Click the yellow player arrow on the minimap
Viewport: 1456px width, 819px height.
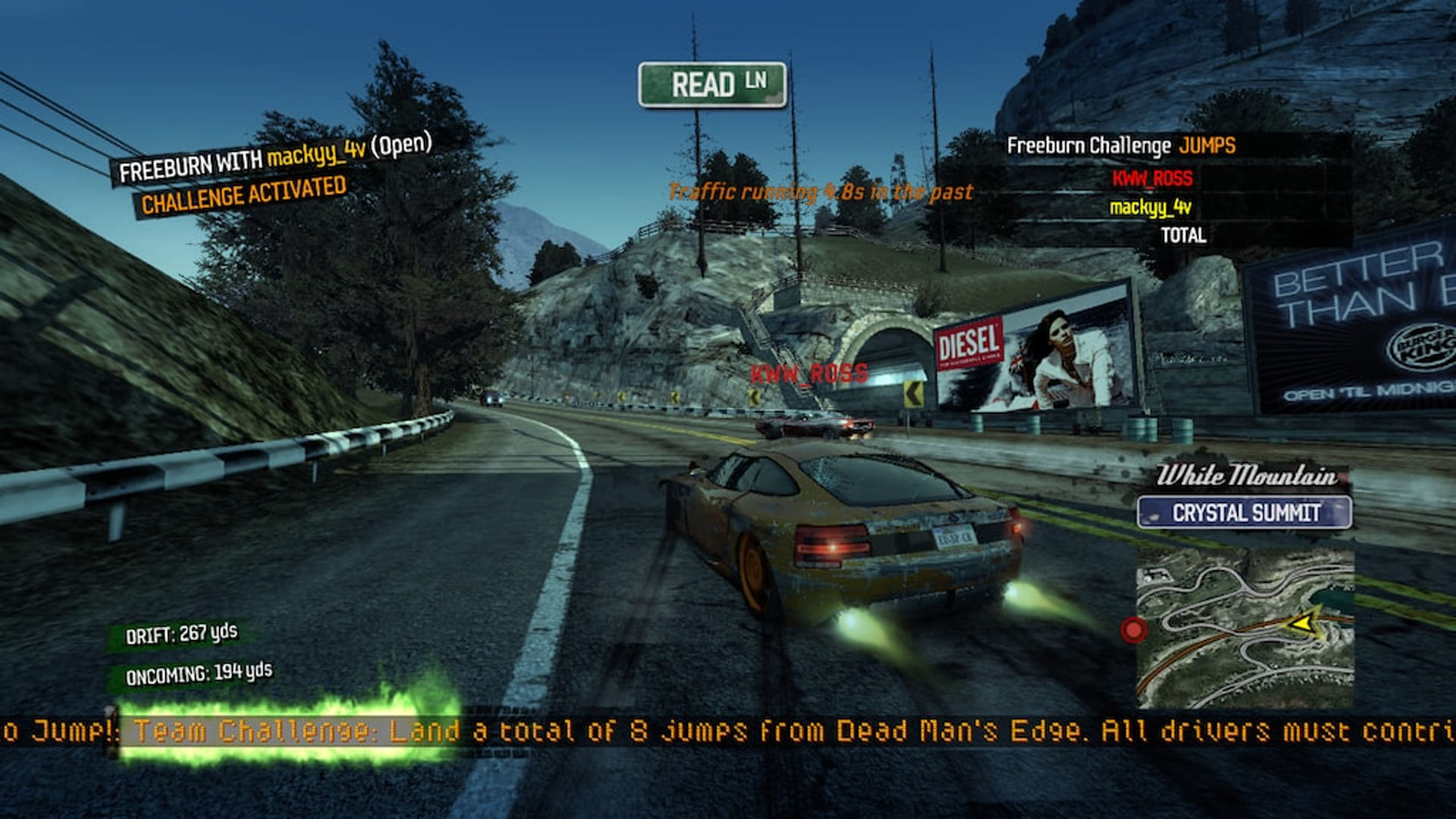tap(1303, 623)
